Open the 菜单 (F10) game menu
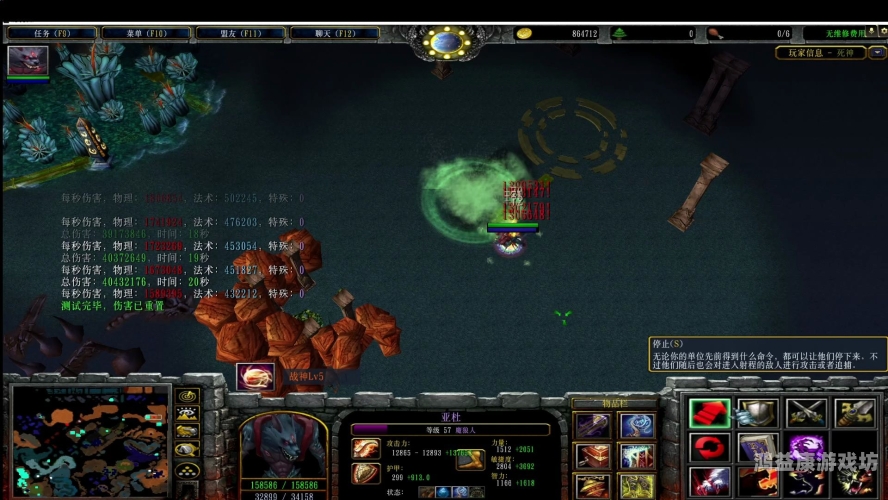 (x=147, y=33)
